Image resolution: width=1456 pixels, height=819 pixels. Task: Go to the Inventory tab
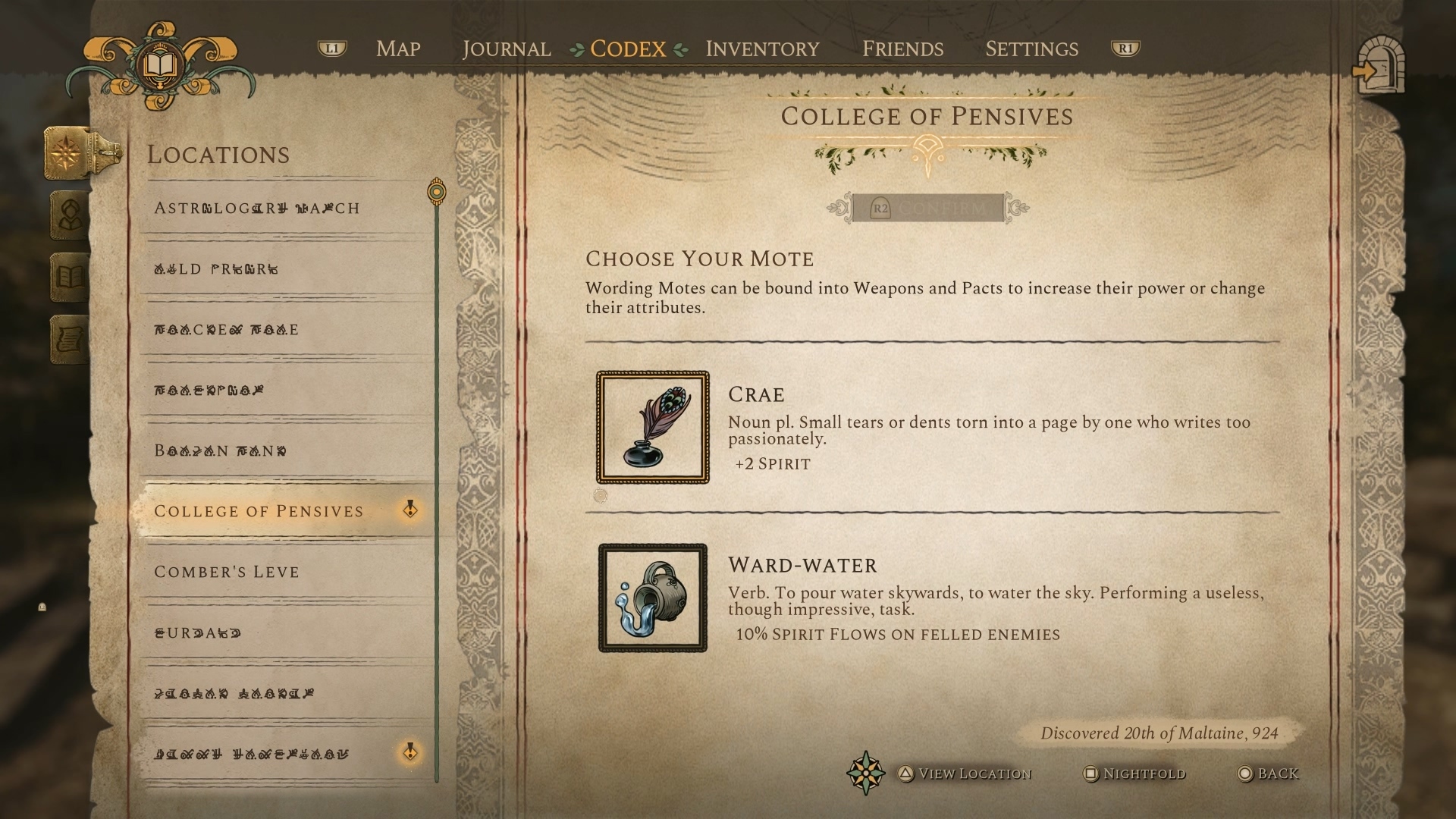click(762, 49)
